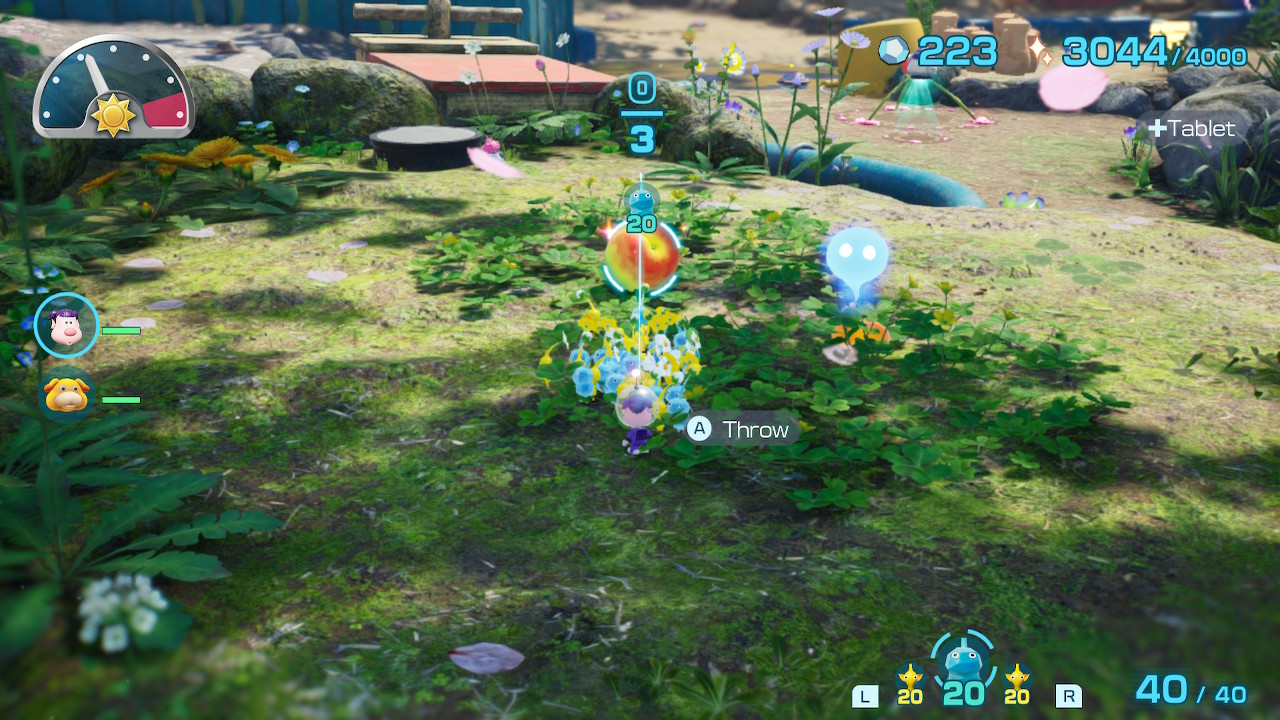Choose the selected Ice Pikmin squad icon
This screenshot has height=720, width=1280.
click(964, 662)
